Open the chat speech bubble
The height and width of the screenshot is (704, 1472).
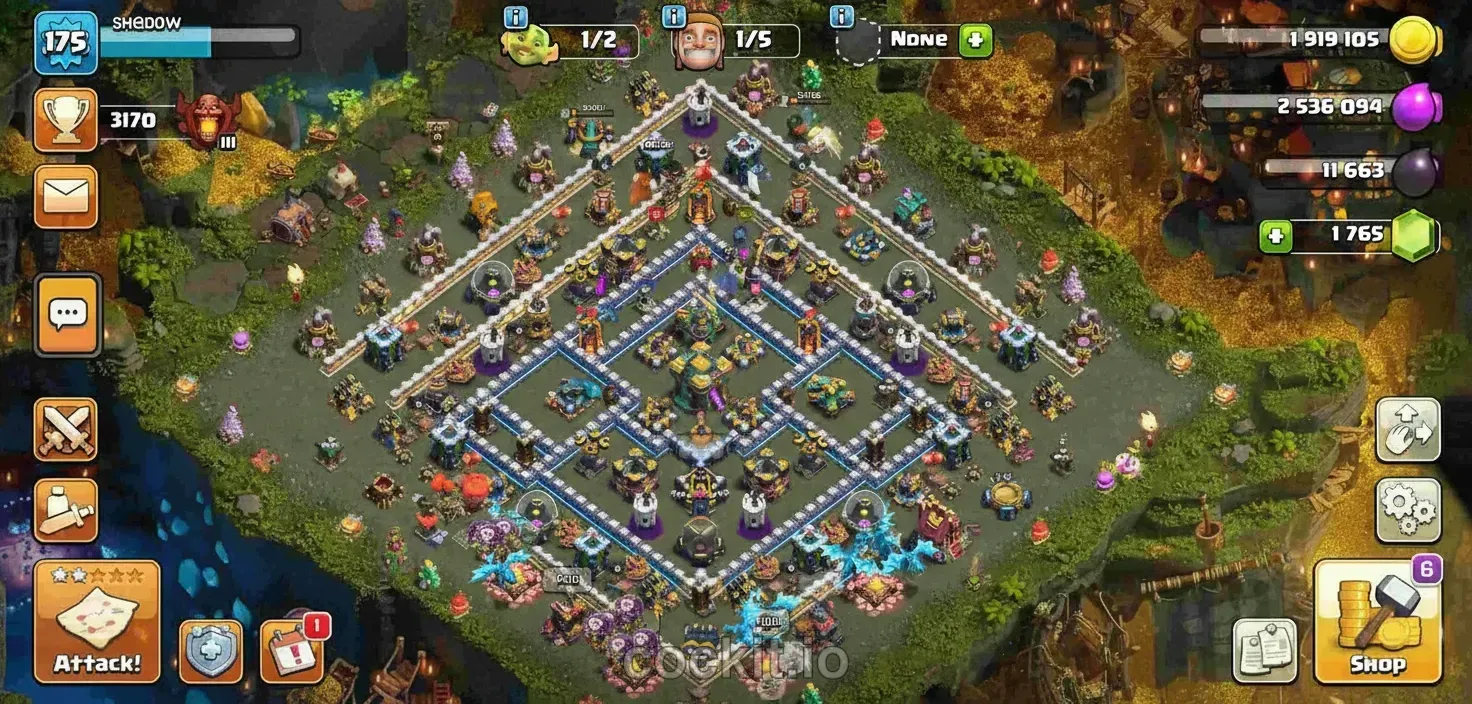(68, 315)
